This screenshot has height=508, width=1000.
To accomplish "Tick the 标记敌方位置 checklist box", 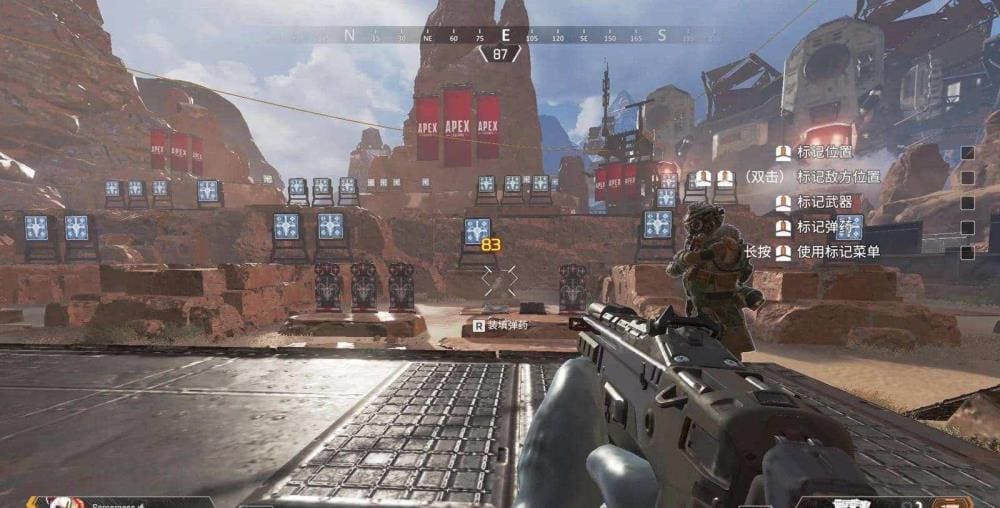I will coord(967,178).
